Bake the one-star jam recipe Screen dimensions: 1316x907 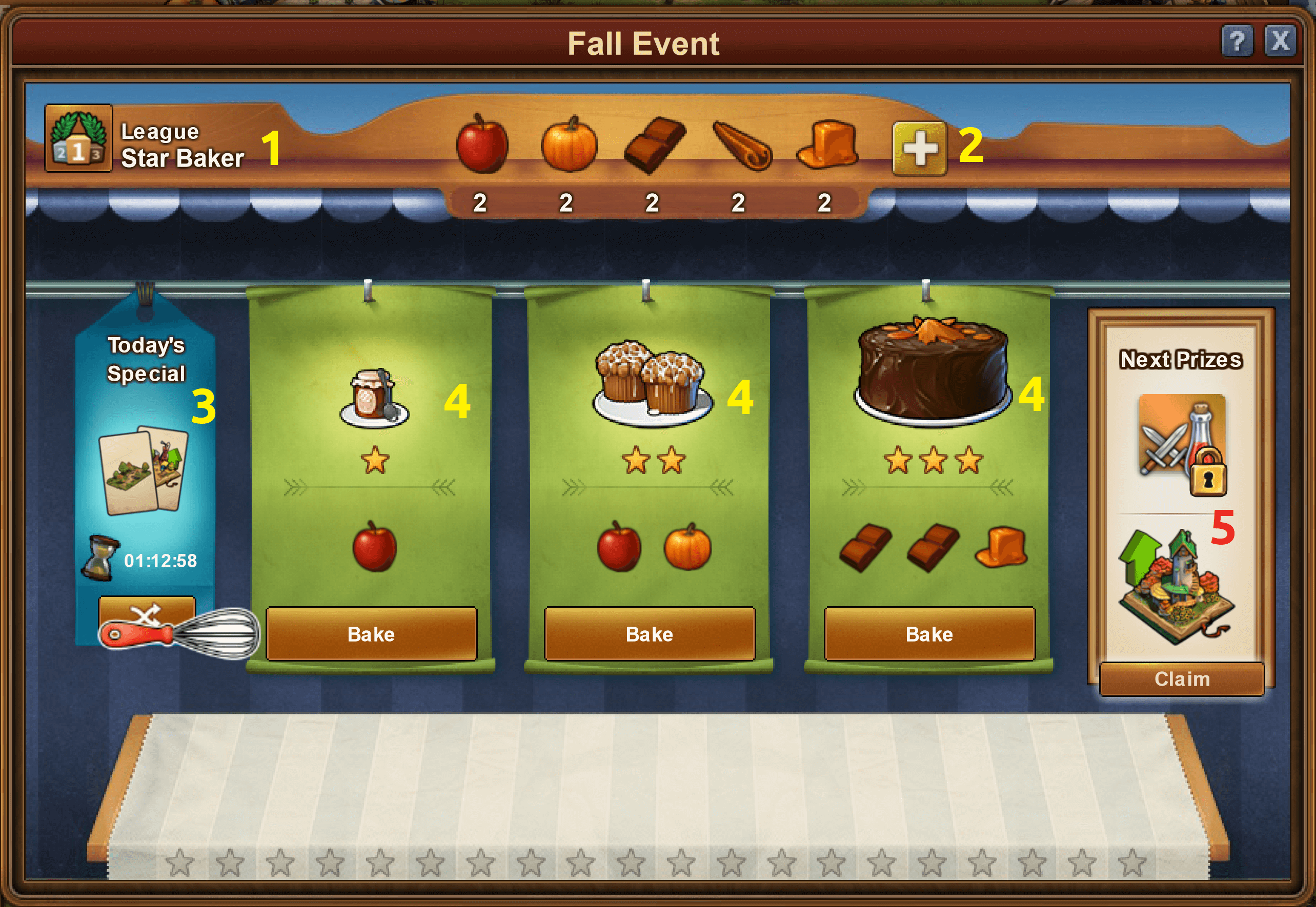371,634
